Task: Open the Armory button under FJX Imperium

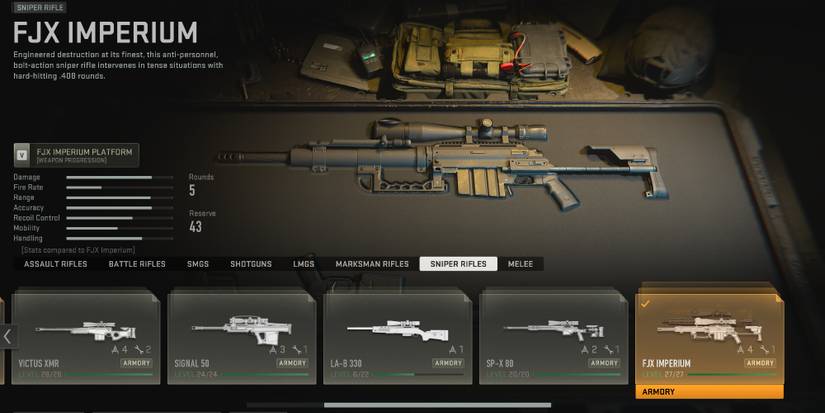Action: (x=709, y=392)
